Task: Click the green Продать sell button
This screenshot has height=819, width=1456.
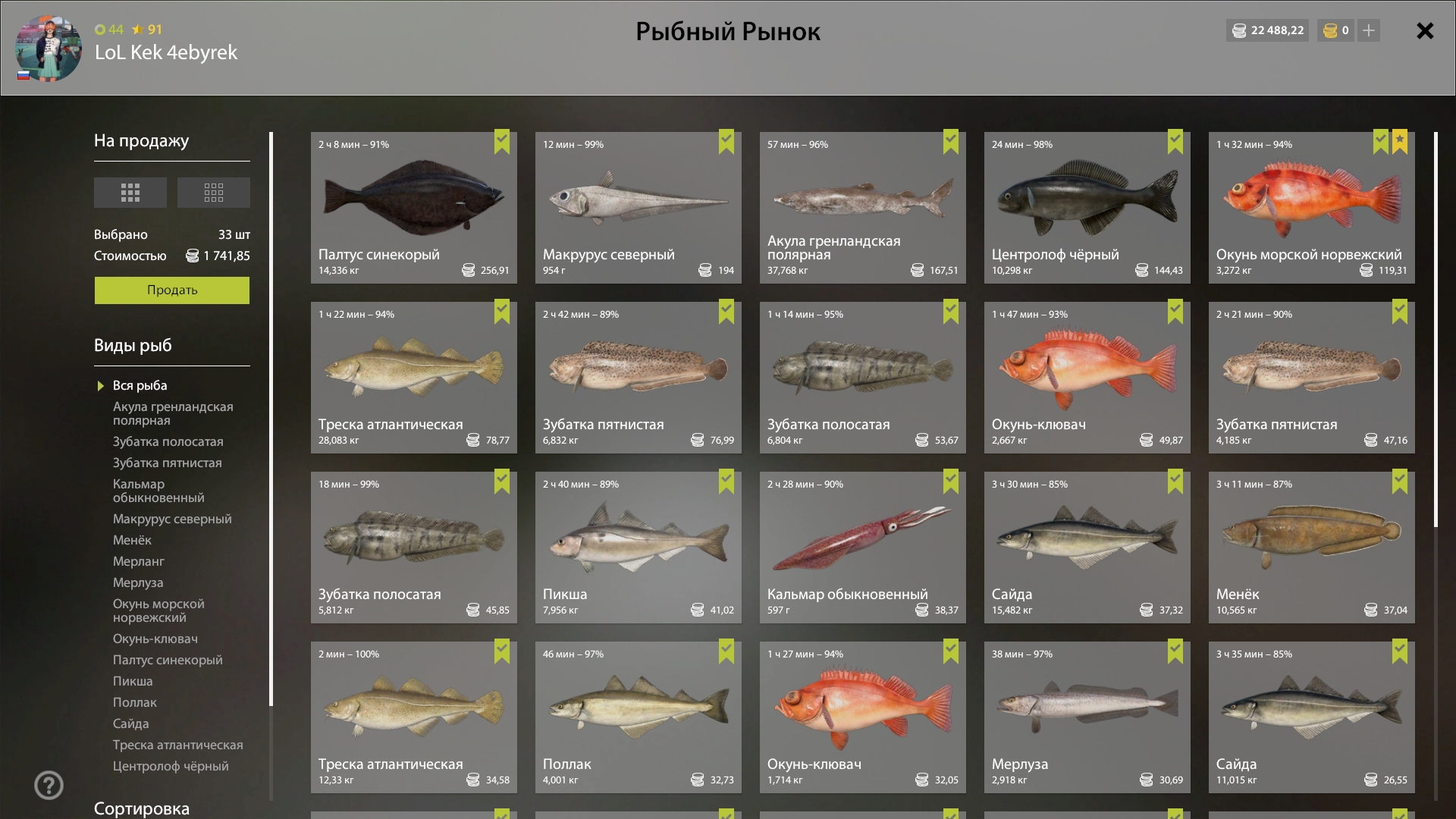Action: pyautogui.click(x=172, y=290)
